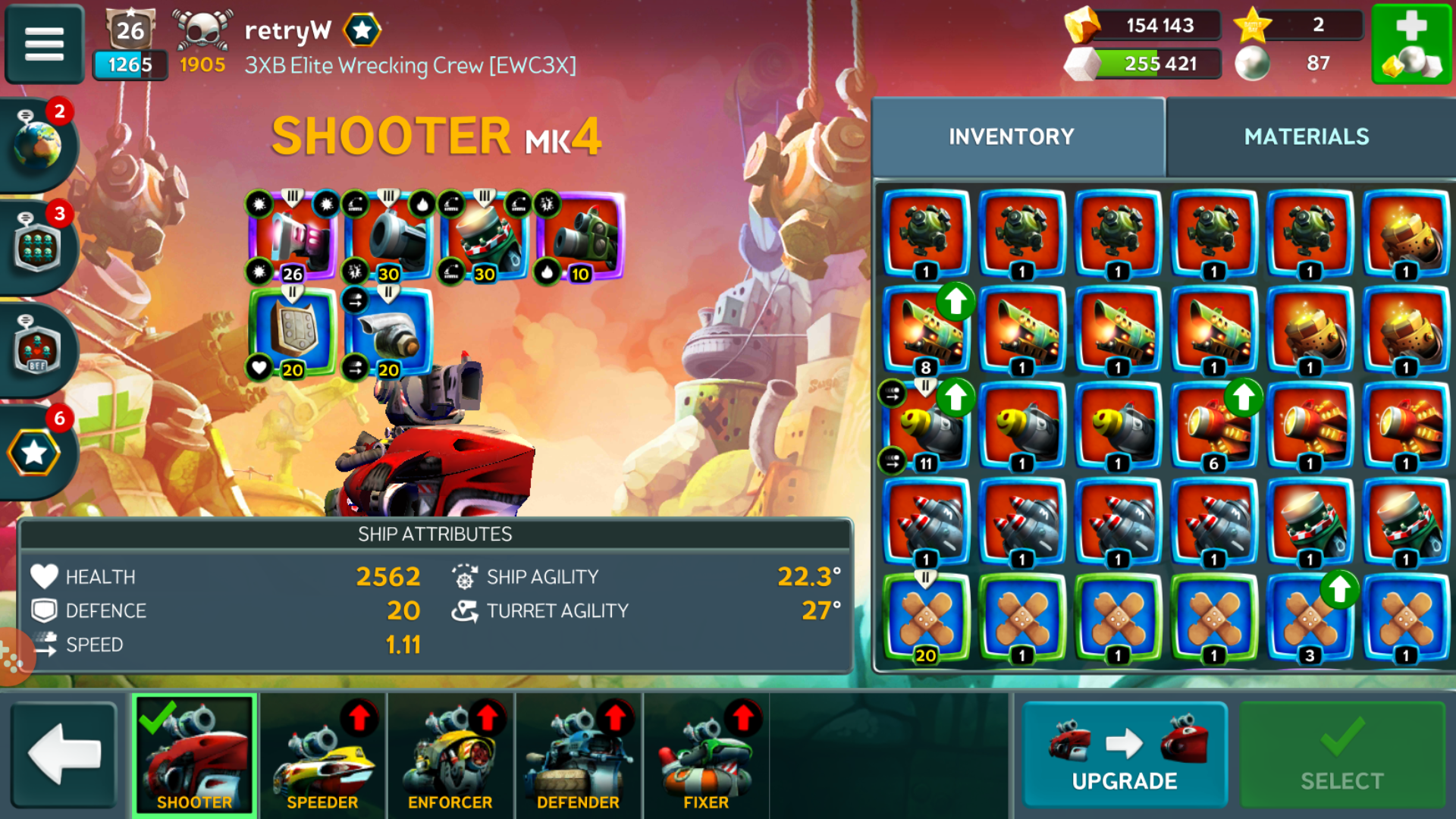Choose the Defender ship
The width and height of the screenshot is (1456, 819).
578,755
